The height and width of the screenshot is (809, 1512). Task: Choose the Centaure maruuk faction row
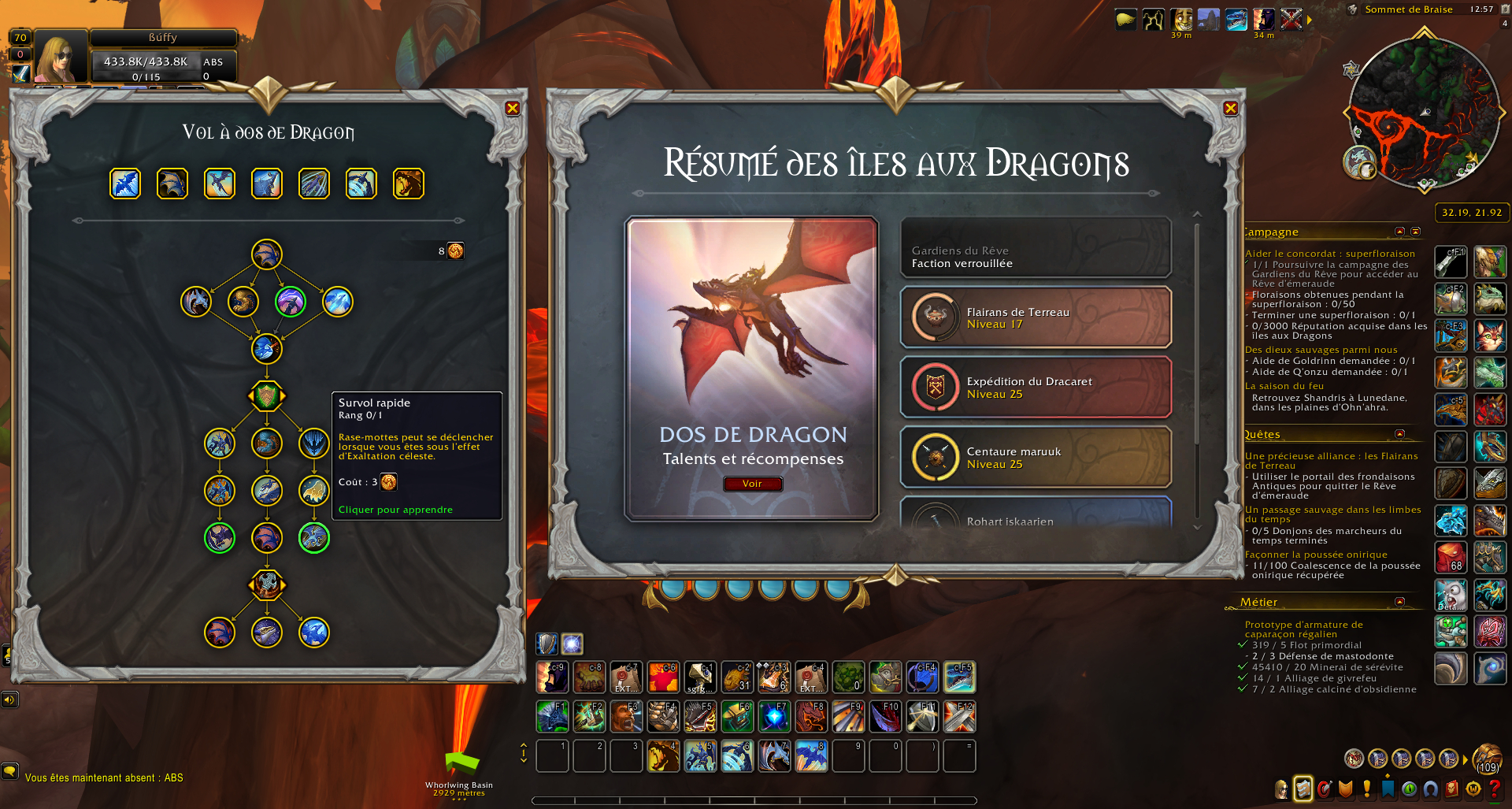coord(1036,457)
